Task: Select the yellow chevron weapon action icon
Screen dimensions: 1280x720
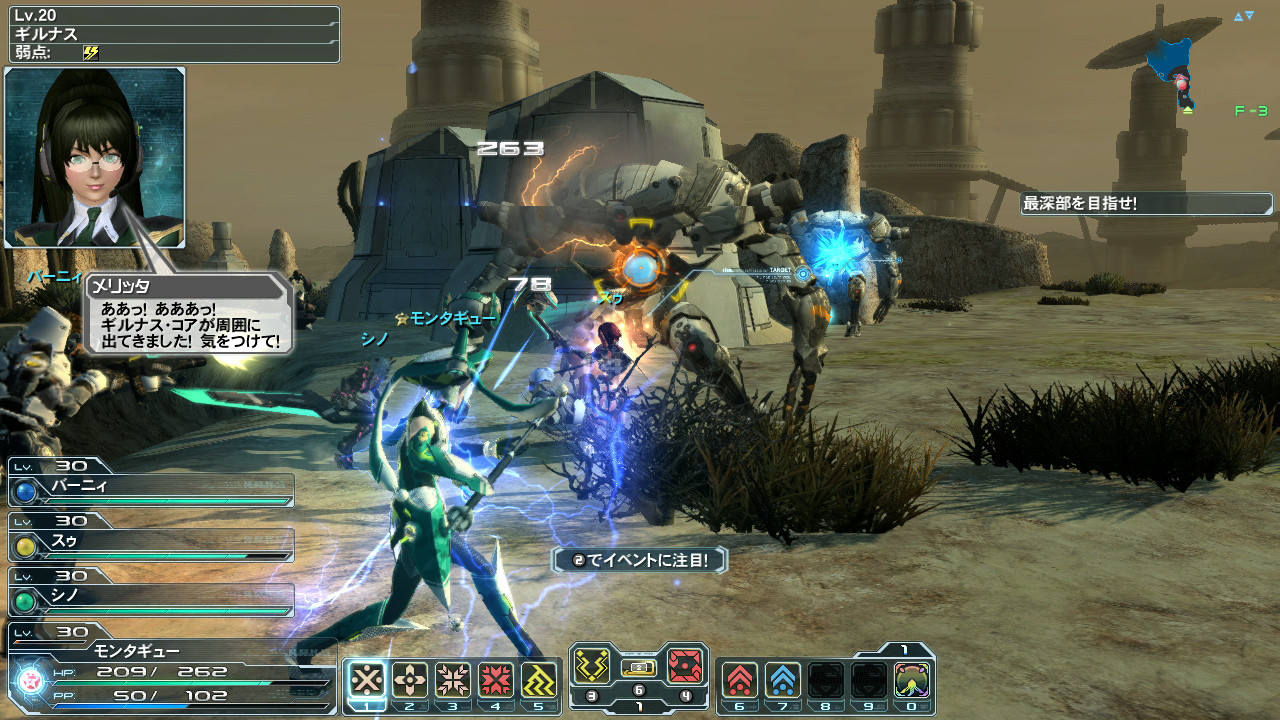Action: pyautogui.click(x=592, y=665)
